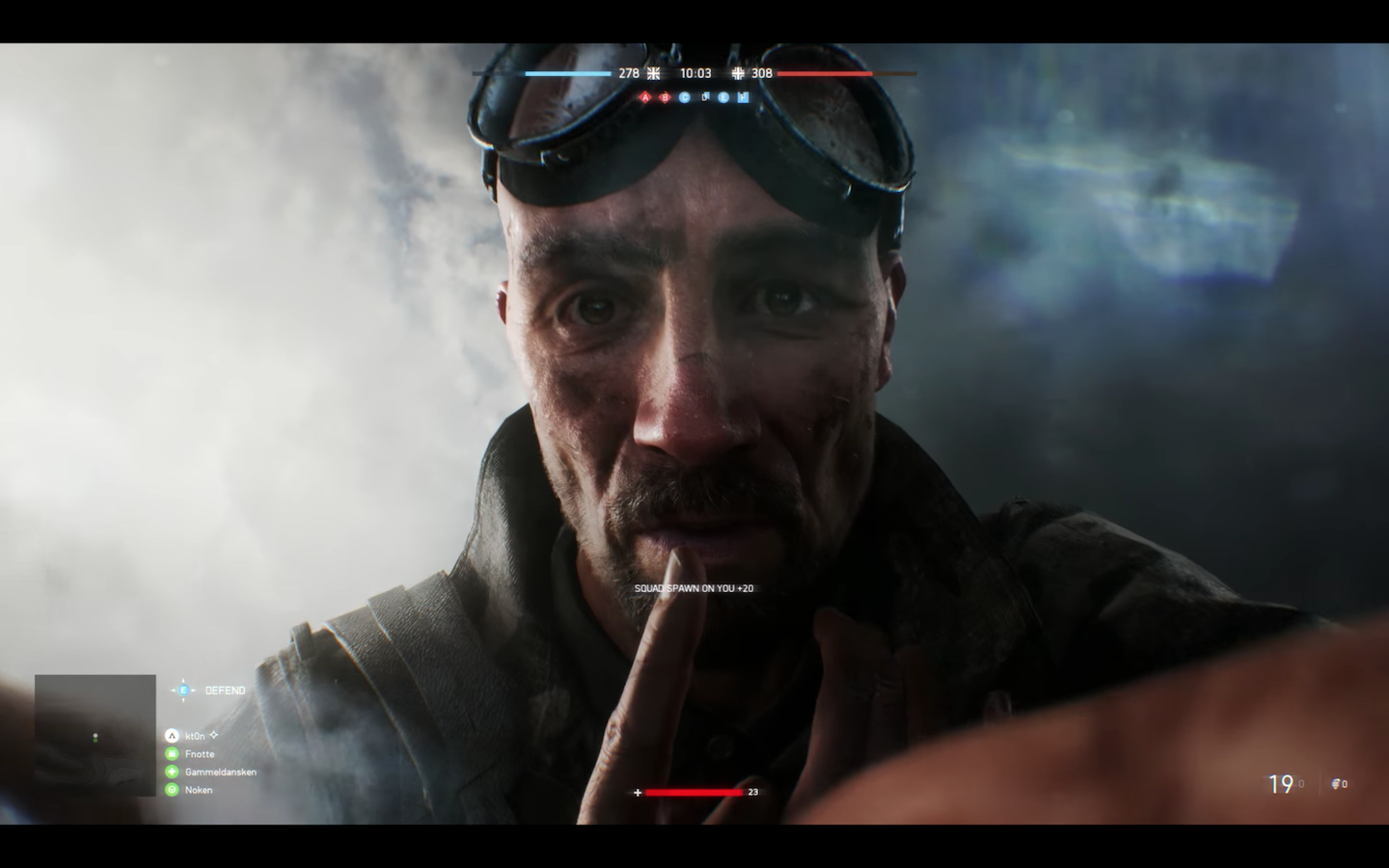Select the German Axis team emblem

[739, 72]
